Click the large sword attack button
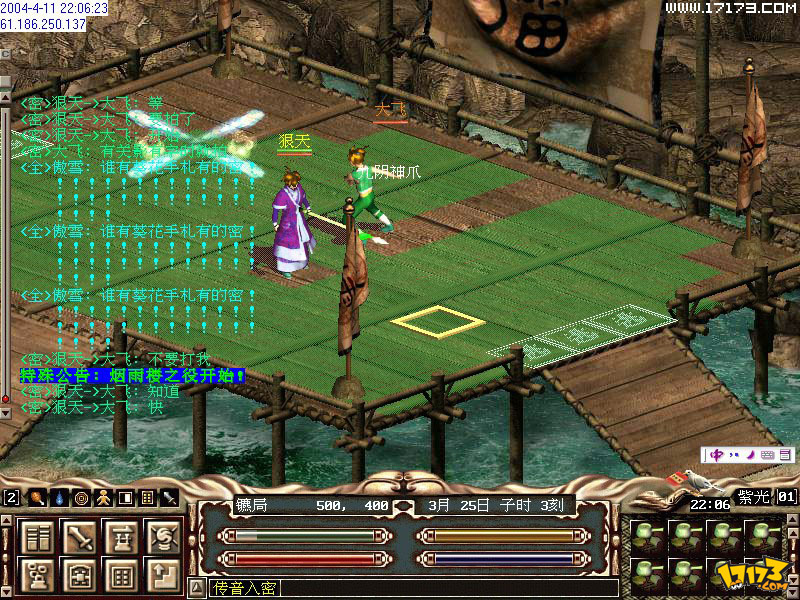800x600 pixels. 80,537
